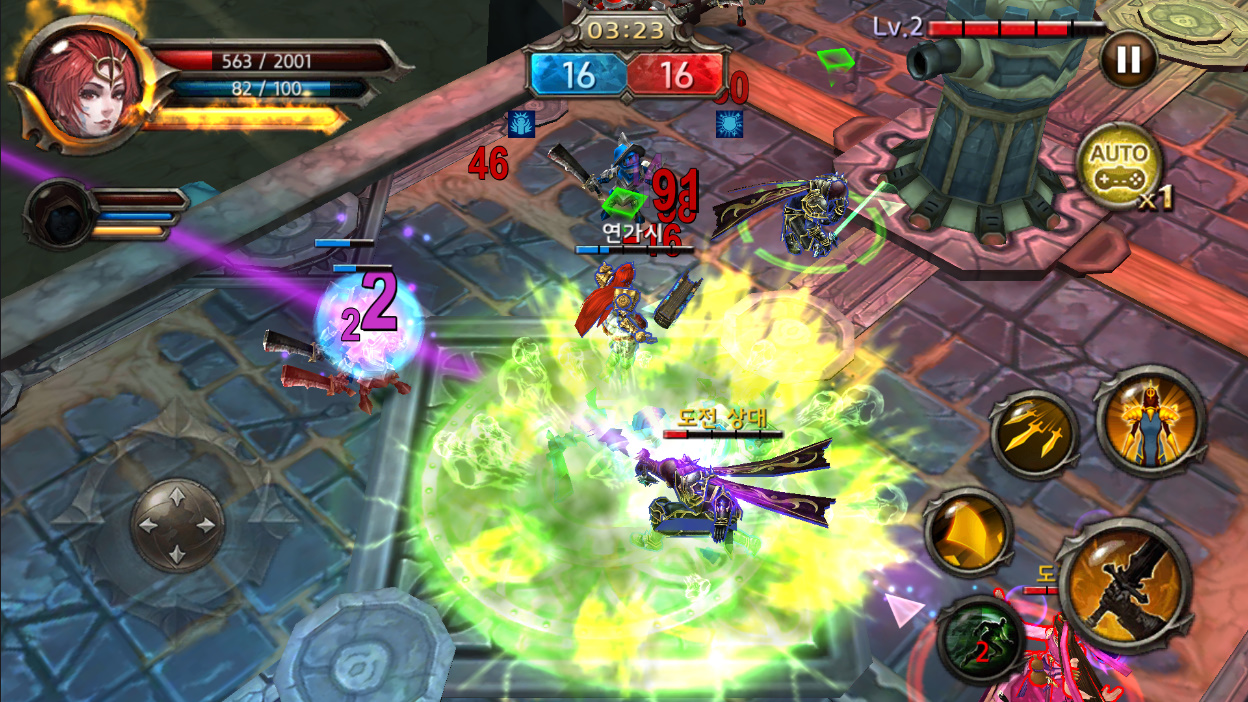Activate the golden shard skill
Screen dimensions: 1248x702
(x=967, y=532)
